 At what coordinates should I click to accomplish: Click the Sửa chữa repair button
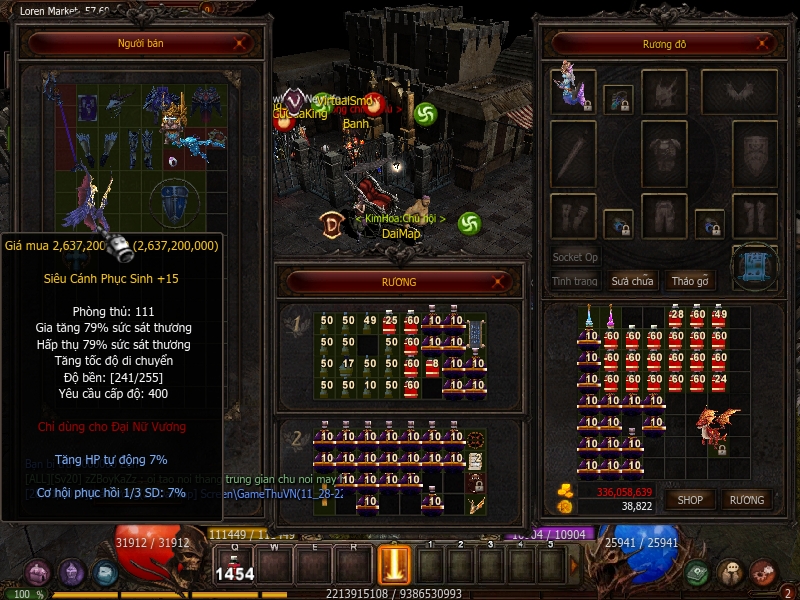pos(632,281)
